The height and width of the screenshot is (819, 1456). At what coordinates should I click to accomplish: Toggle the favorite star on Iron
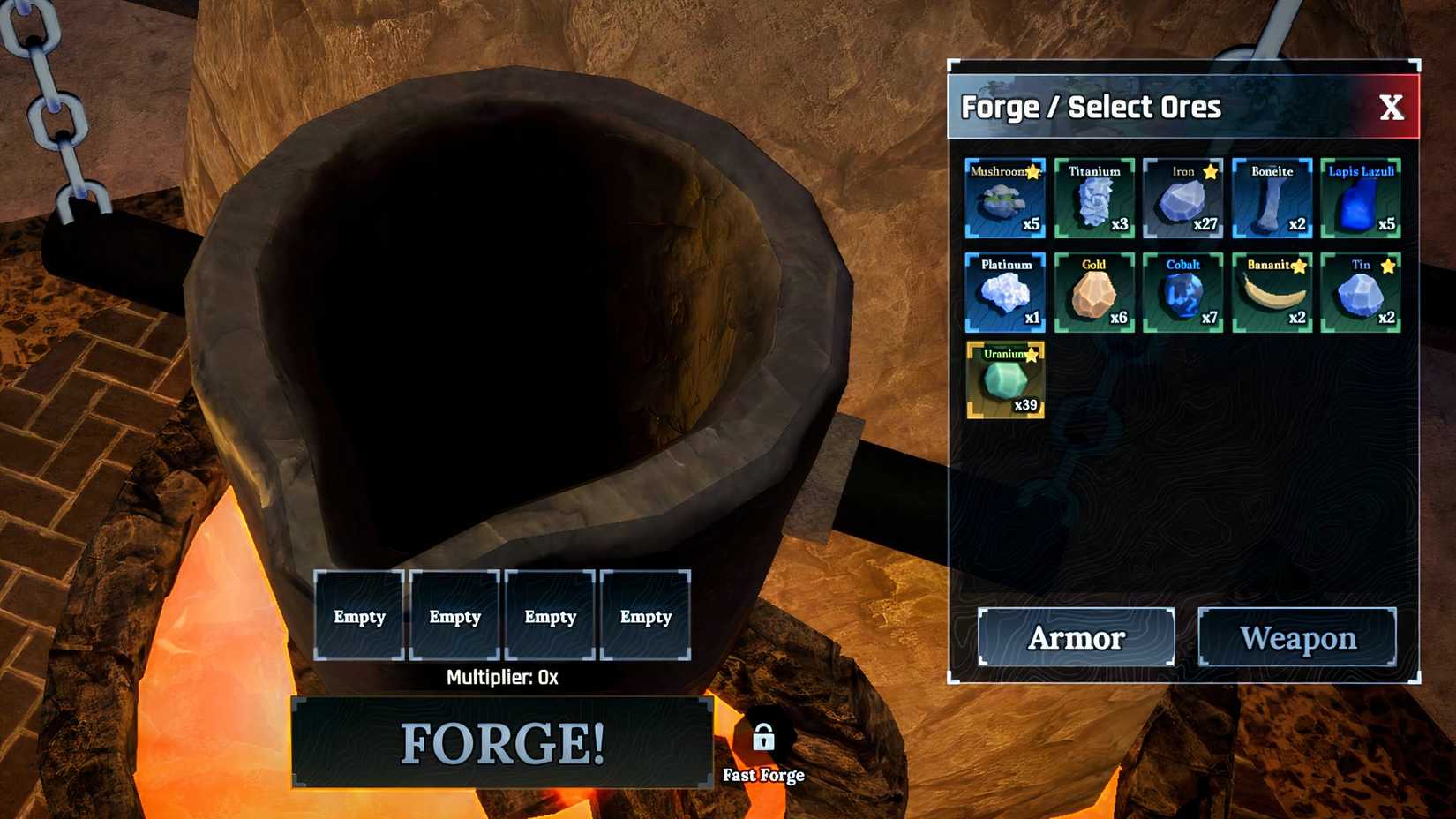[x=1210, y=173]
